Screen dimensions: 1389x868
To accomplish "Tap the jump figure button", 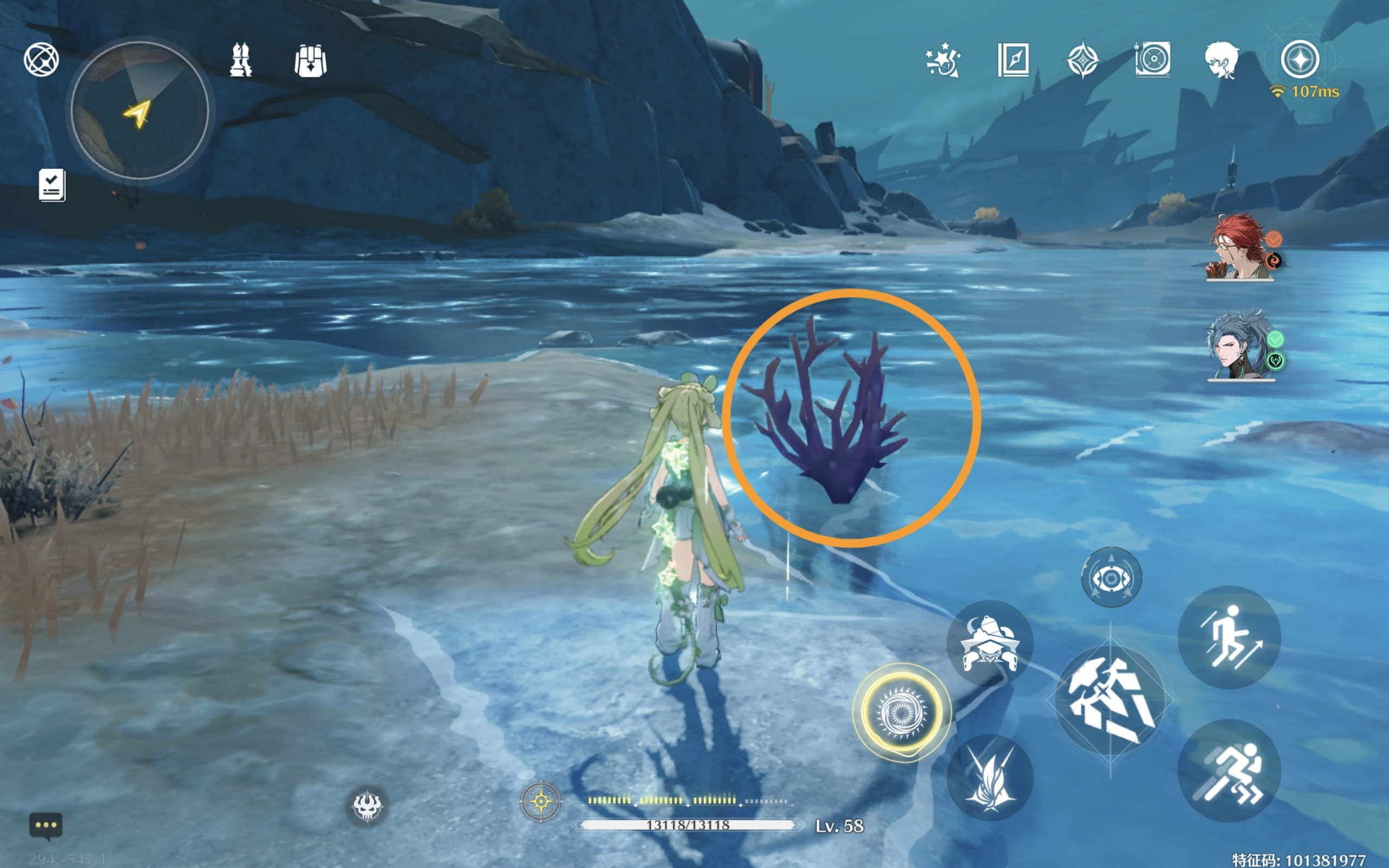I will point(1229,637).
